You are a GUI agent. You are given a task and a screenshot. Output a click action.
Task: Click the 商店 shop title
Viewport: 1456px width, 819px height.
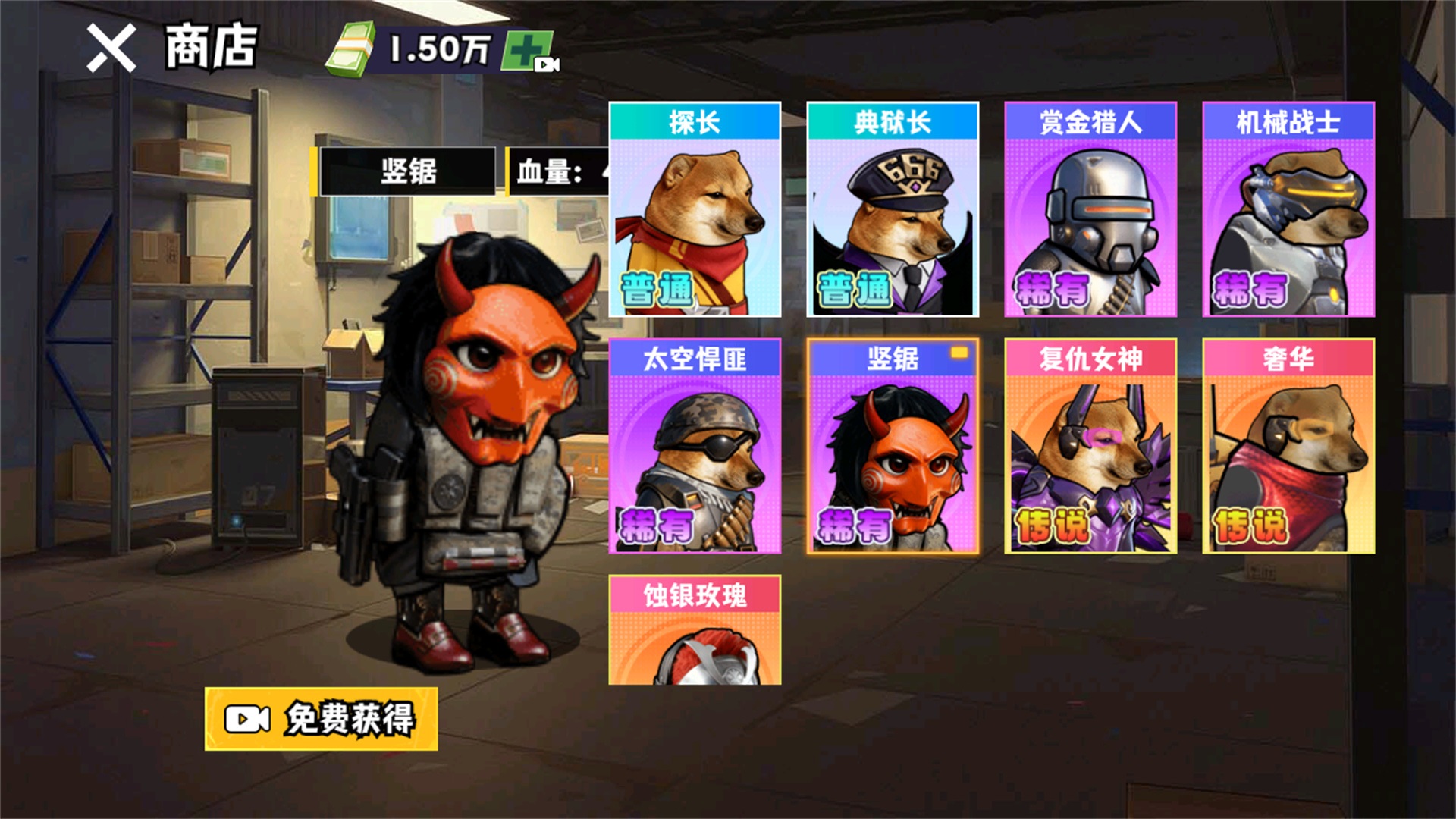213,45
